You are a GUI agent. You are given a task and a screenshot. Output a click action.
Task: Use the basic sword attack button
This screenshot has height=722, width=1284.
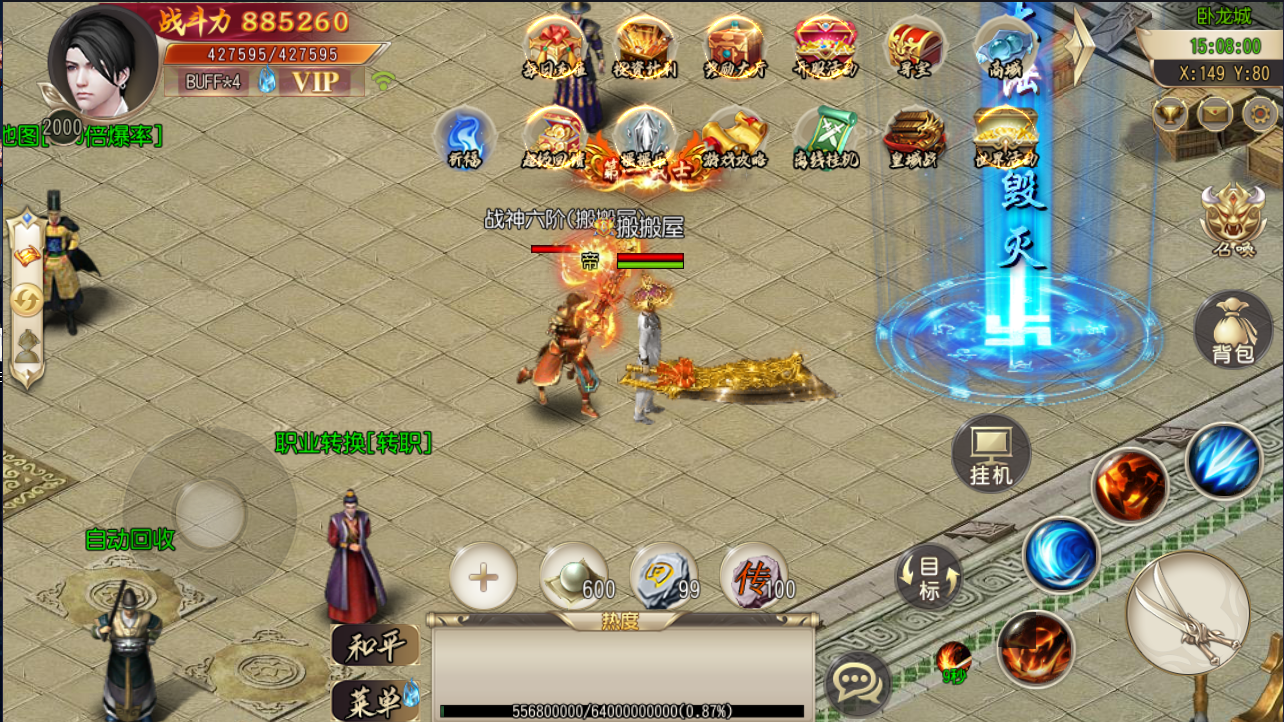(x=1188, y=611)
